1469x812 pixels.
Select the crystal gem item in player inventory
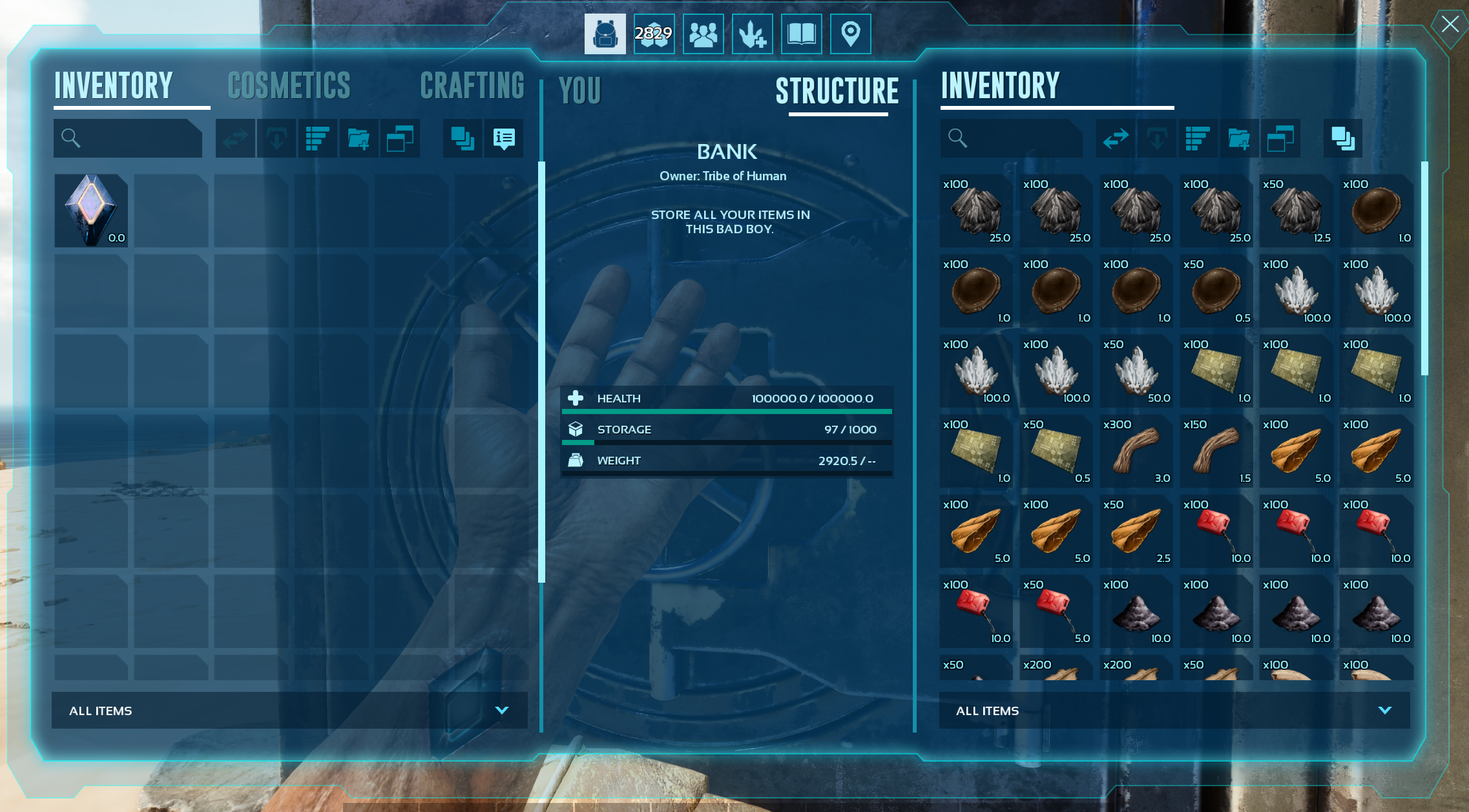point(91,211)
